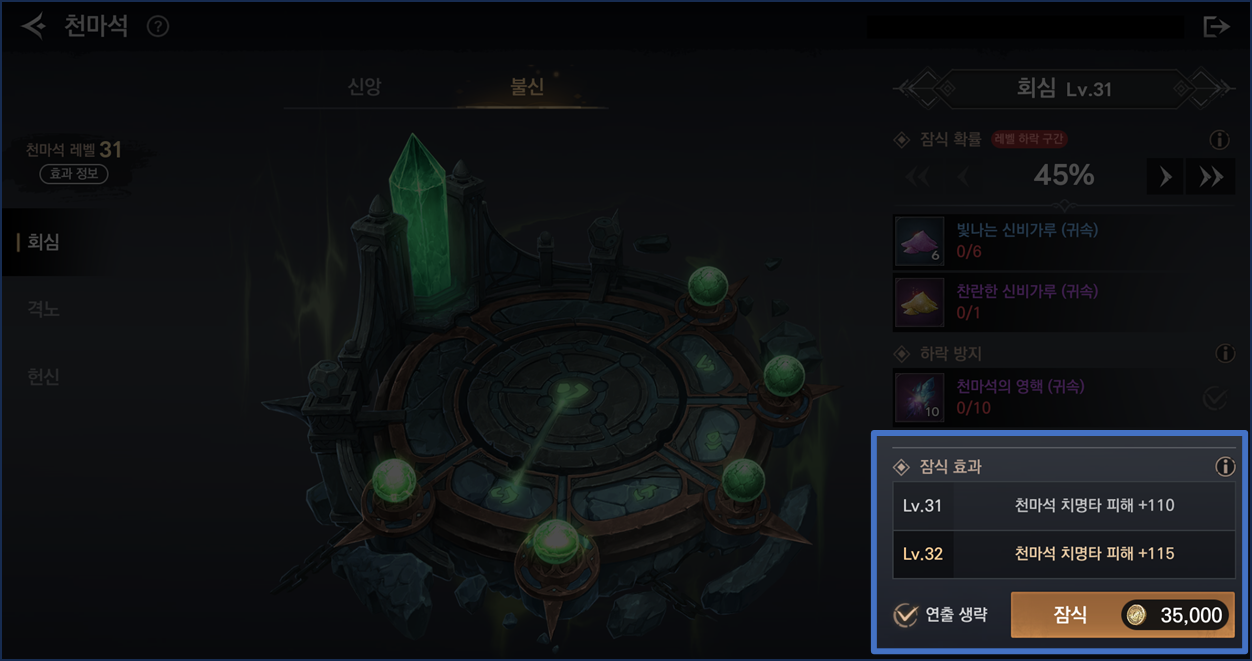Increase 잠식 확률 with the single right arrow
Viewport: 1252px width, 661px height.
(x=1165, y=177)
